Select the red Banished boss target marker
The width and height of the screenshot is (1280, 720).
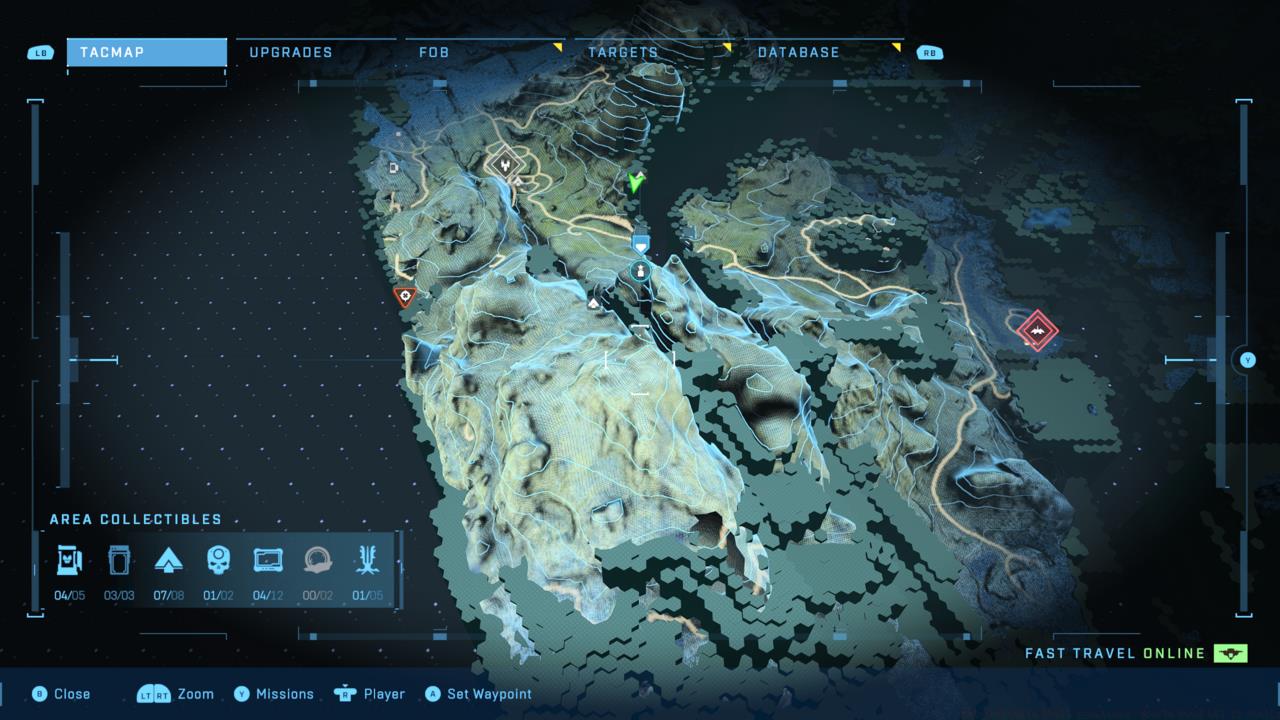pyautogui.click(x=1038, y=331)
